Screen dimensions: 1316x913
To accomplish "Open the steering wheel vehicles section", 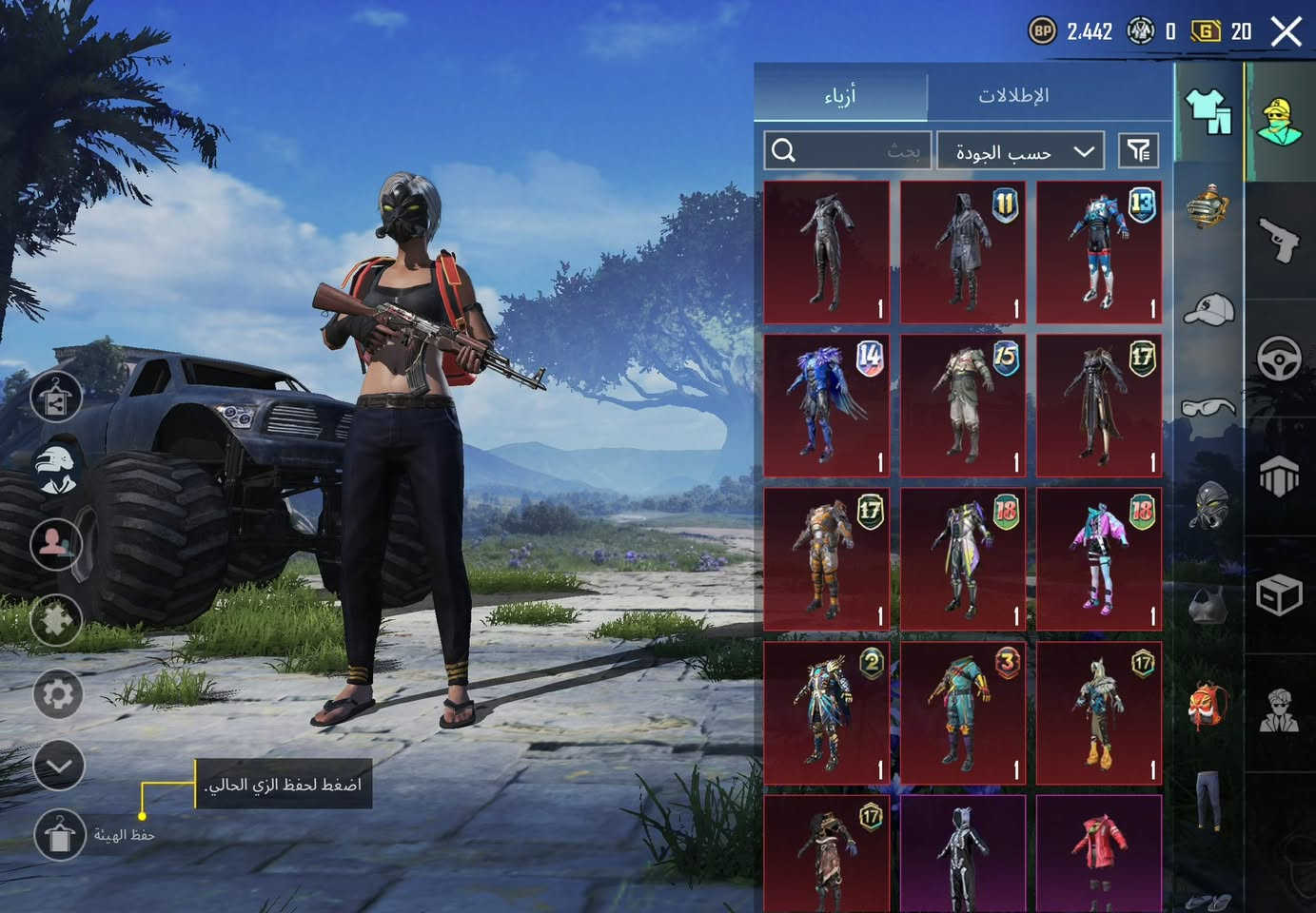I will pos(1280,359).
